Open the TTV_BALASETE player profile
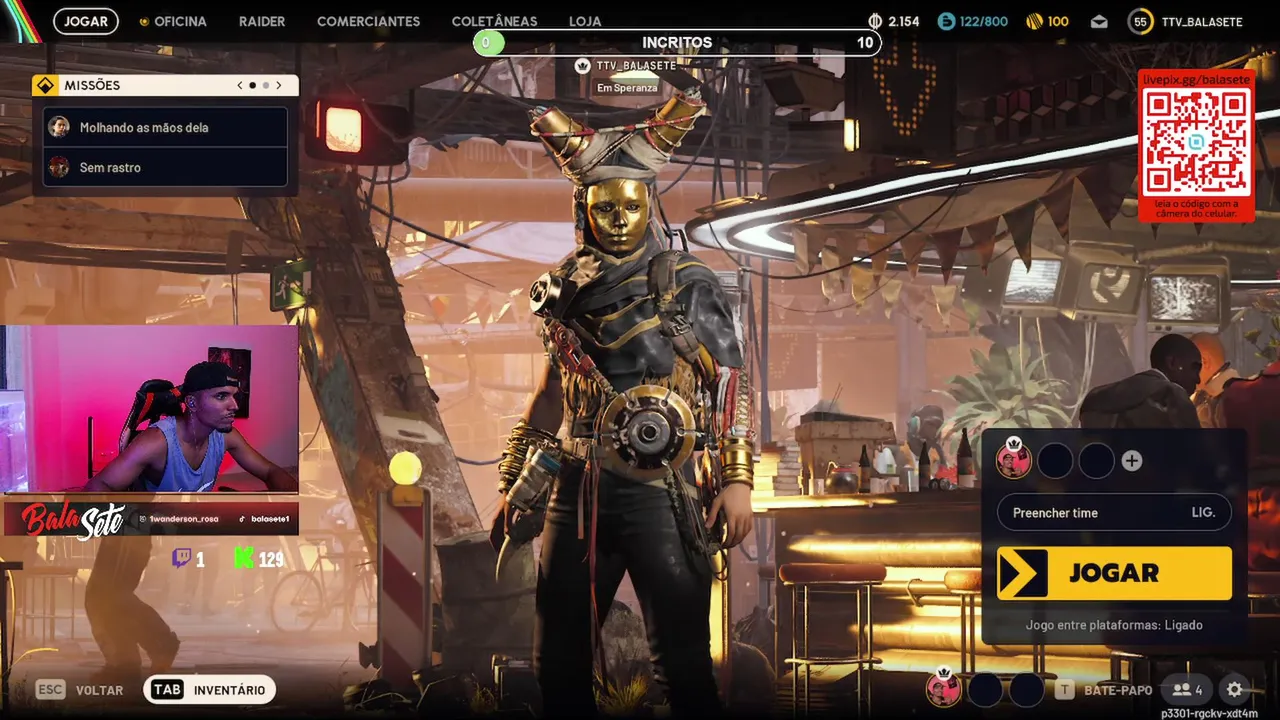The height and width of the screenshot is (720, 1280). 1186,22
